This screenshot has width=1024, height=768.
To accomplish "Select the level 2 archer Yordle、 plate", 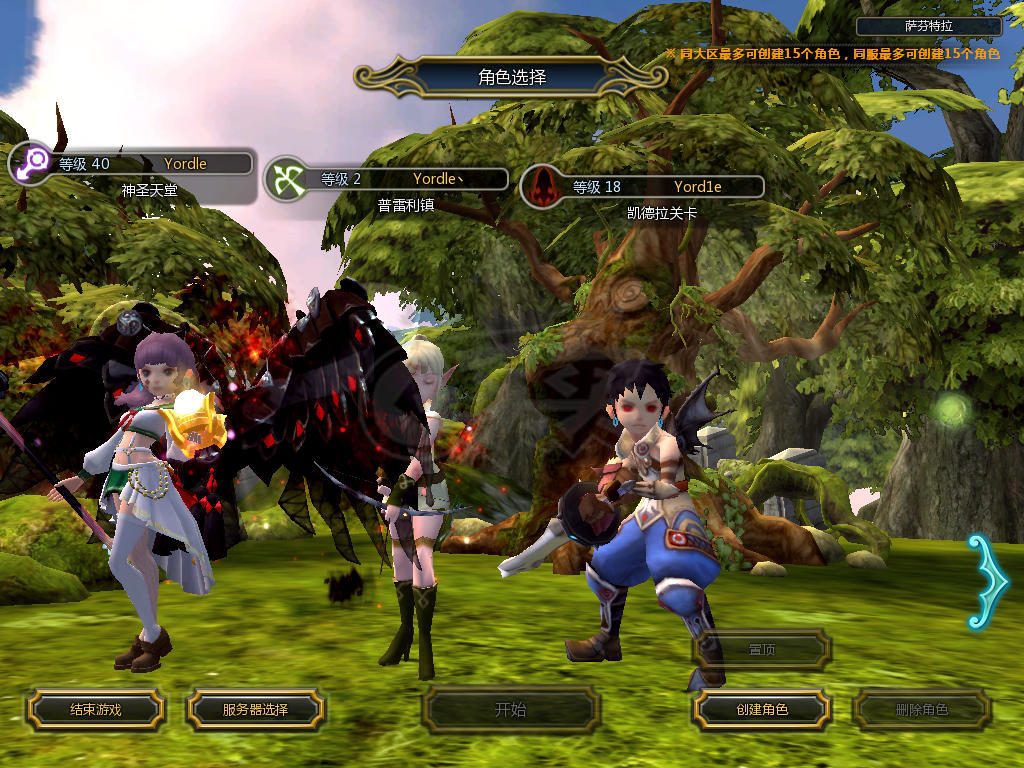I will (388, 180).
